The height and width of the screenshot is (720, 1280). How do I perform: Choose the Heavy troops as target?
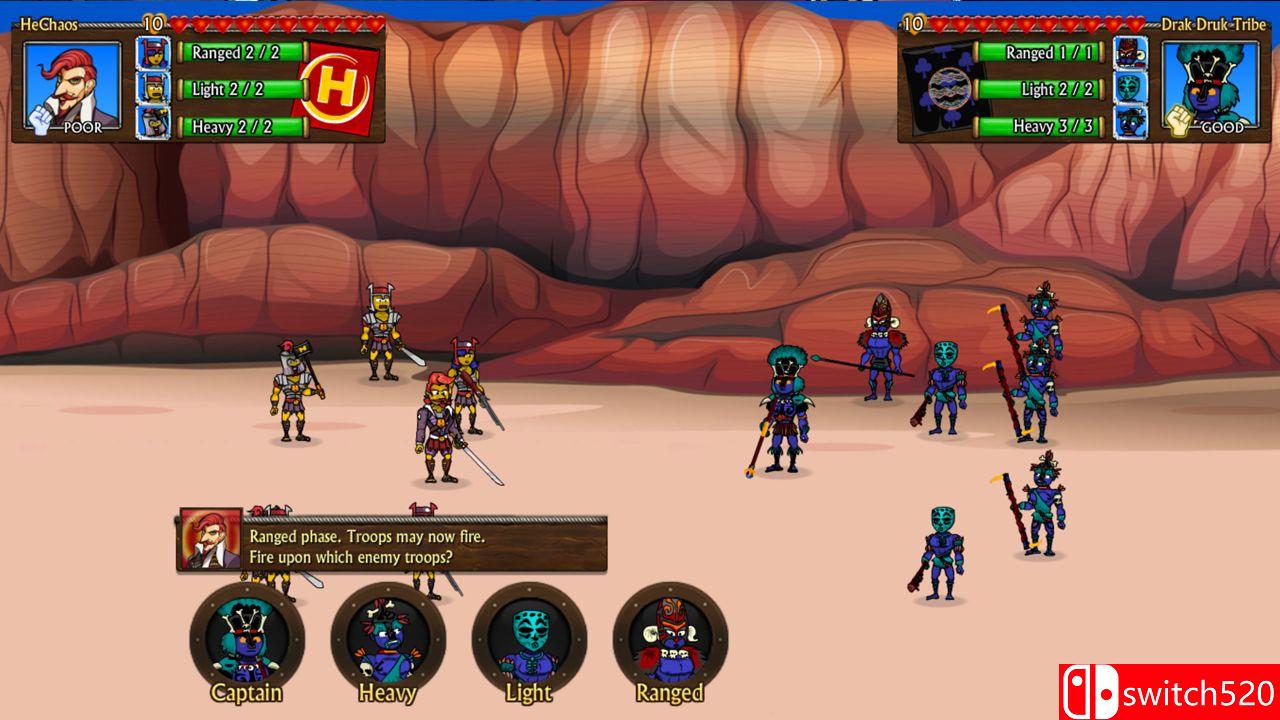(x=388, y=639)
